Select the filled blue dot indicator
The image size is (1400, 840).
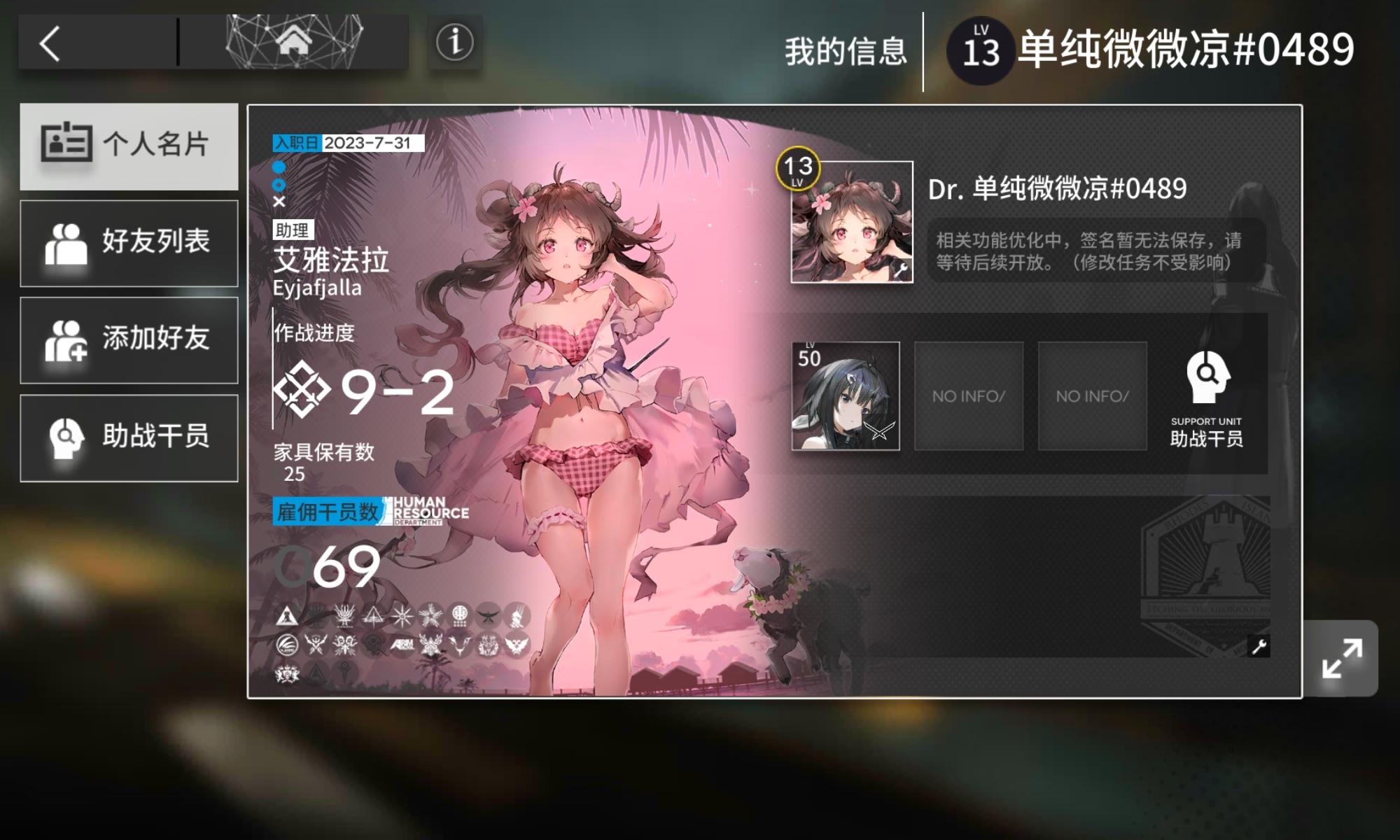[x=279, y=167]
